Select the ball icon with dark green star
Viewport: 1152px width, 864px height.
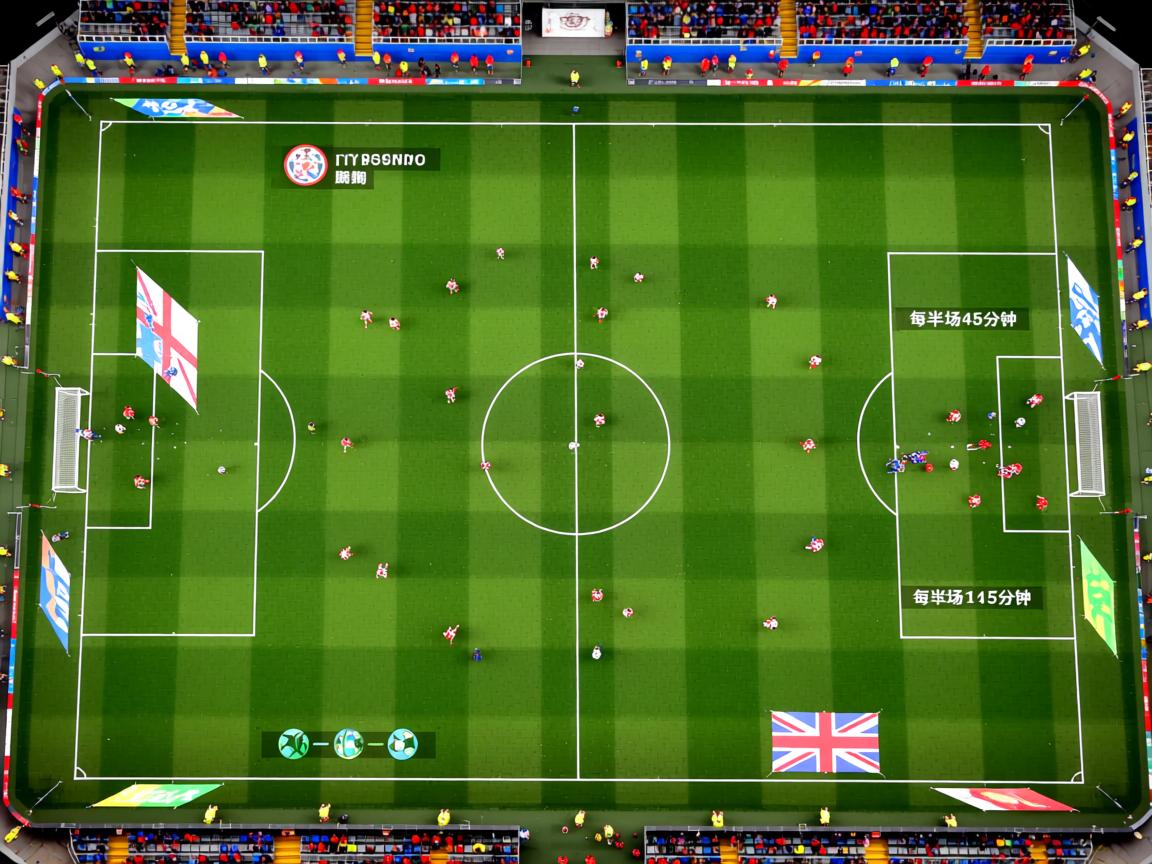click(x=293, y=744)
